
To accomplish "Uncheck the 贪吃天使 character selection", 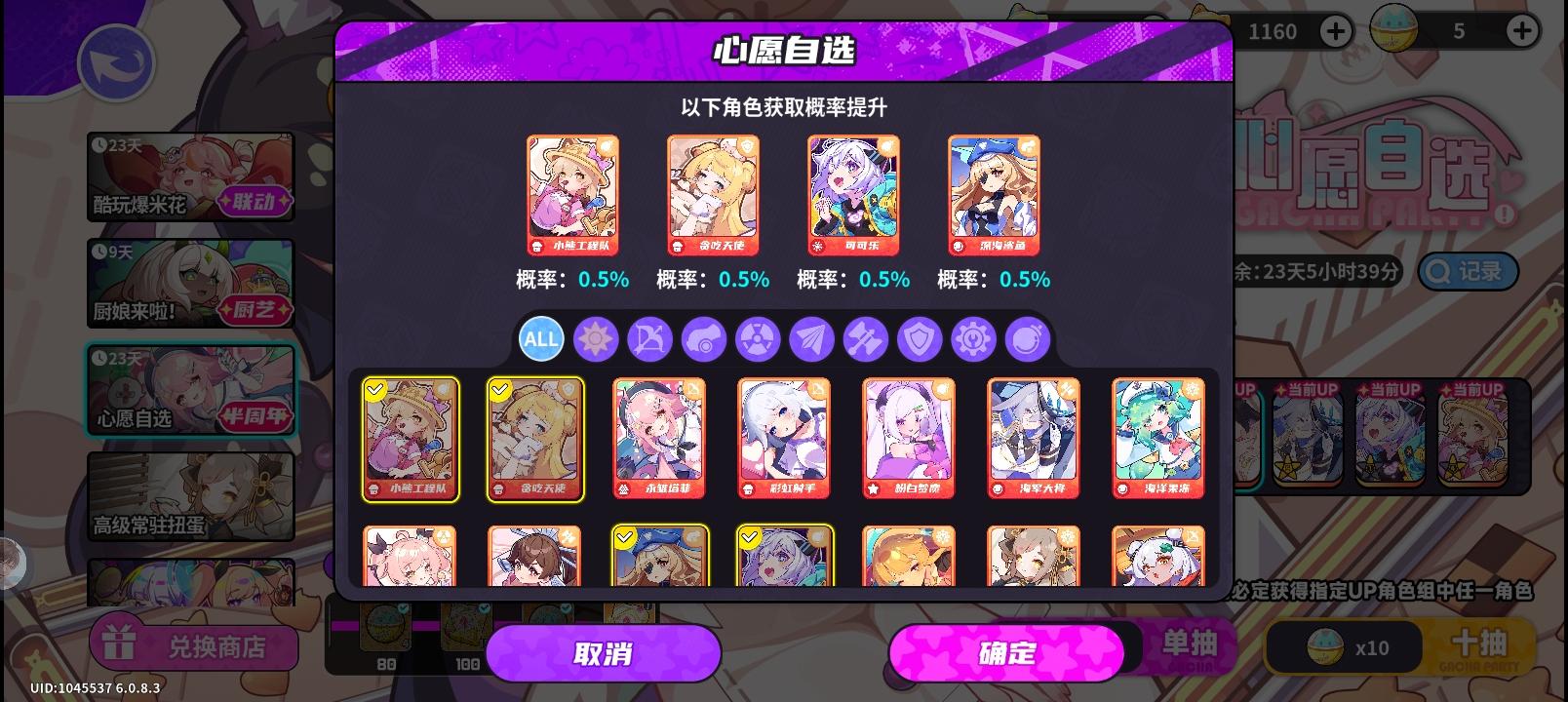I will pyautogui.click(x=535, y=438).
